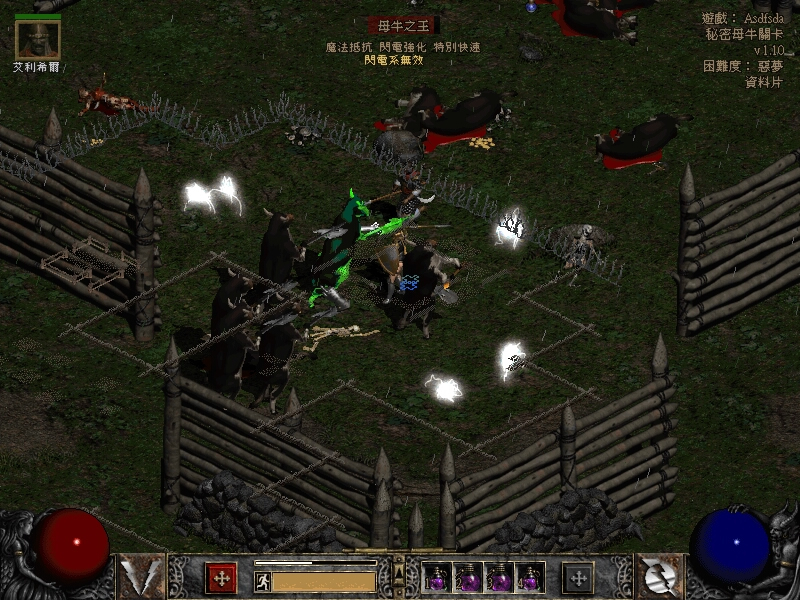
Task: Consume the purple potion in belt slot 3
Action: coord(499,577)
